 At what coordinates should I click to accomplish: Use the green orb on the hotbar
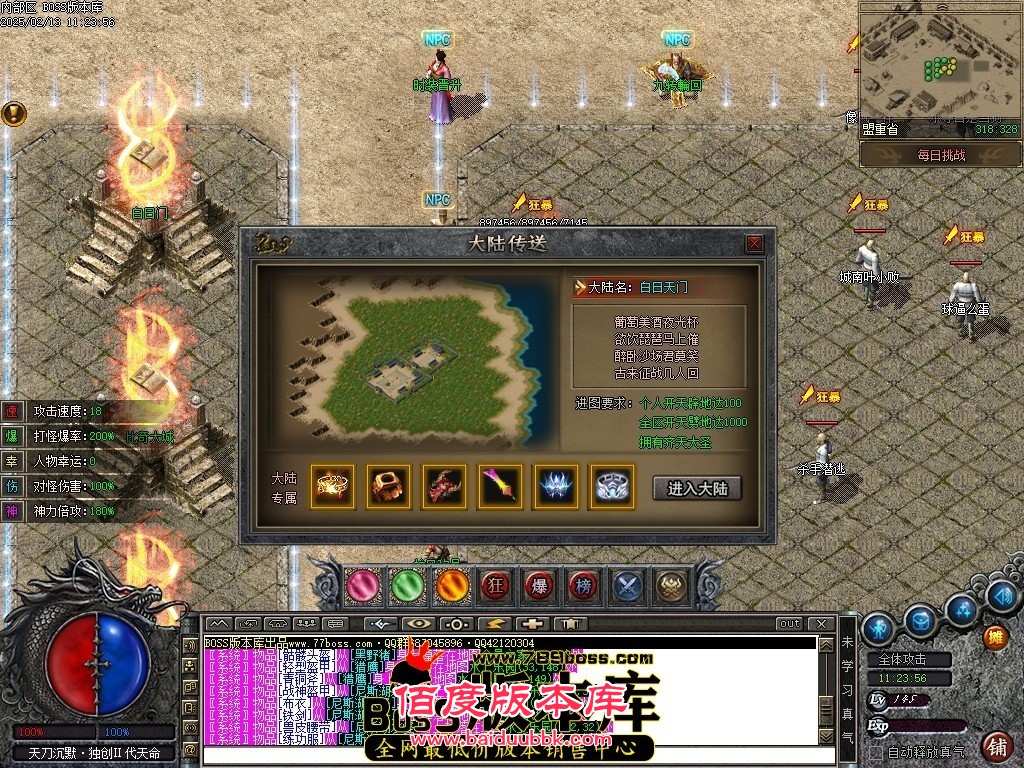point(407,586)
